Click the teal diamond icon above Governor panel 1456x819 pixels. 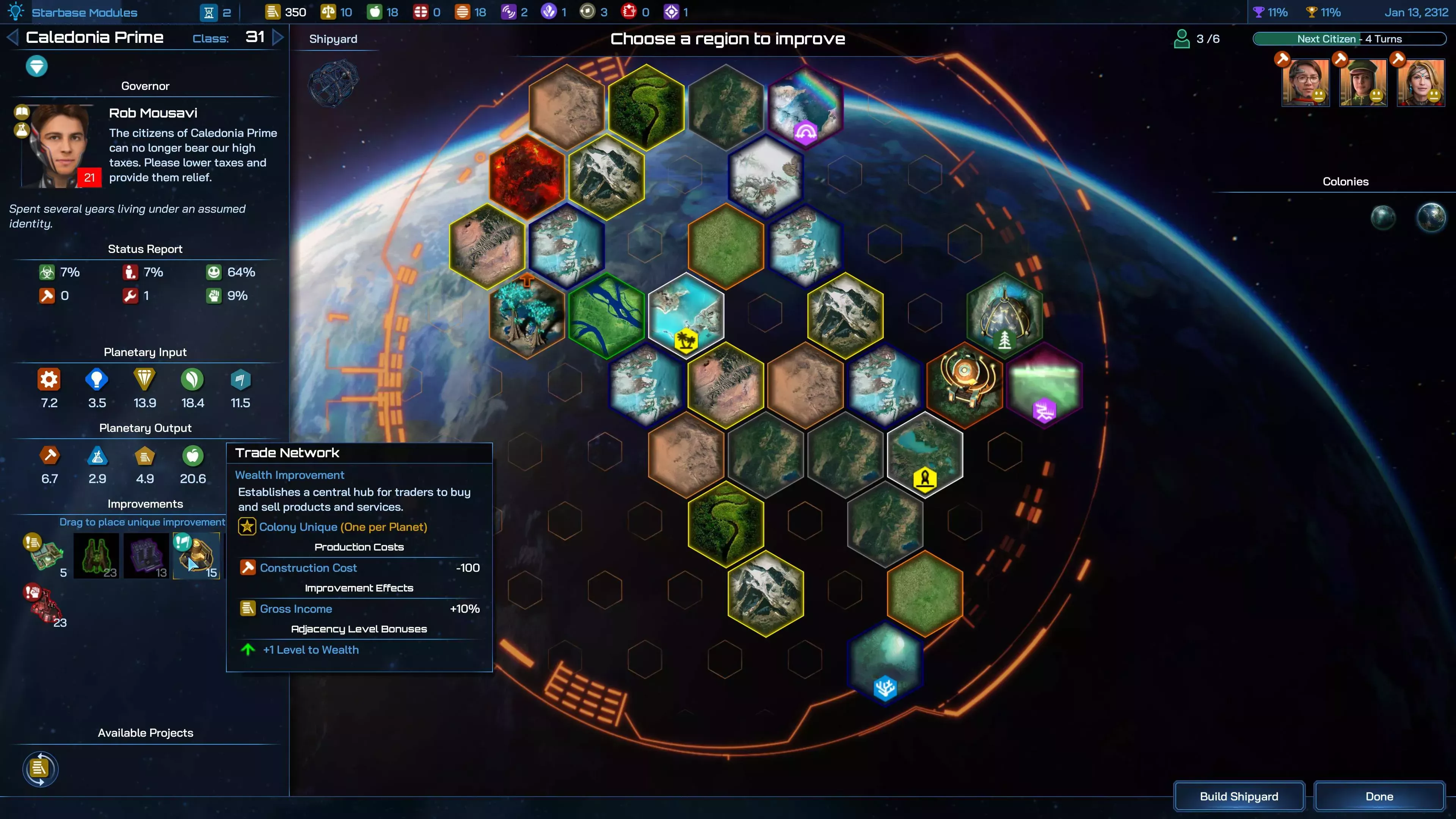(x=36, y=66)
